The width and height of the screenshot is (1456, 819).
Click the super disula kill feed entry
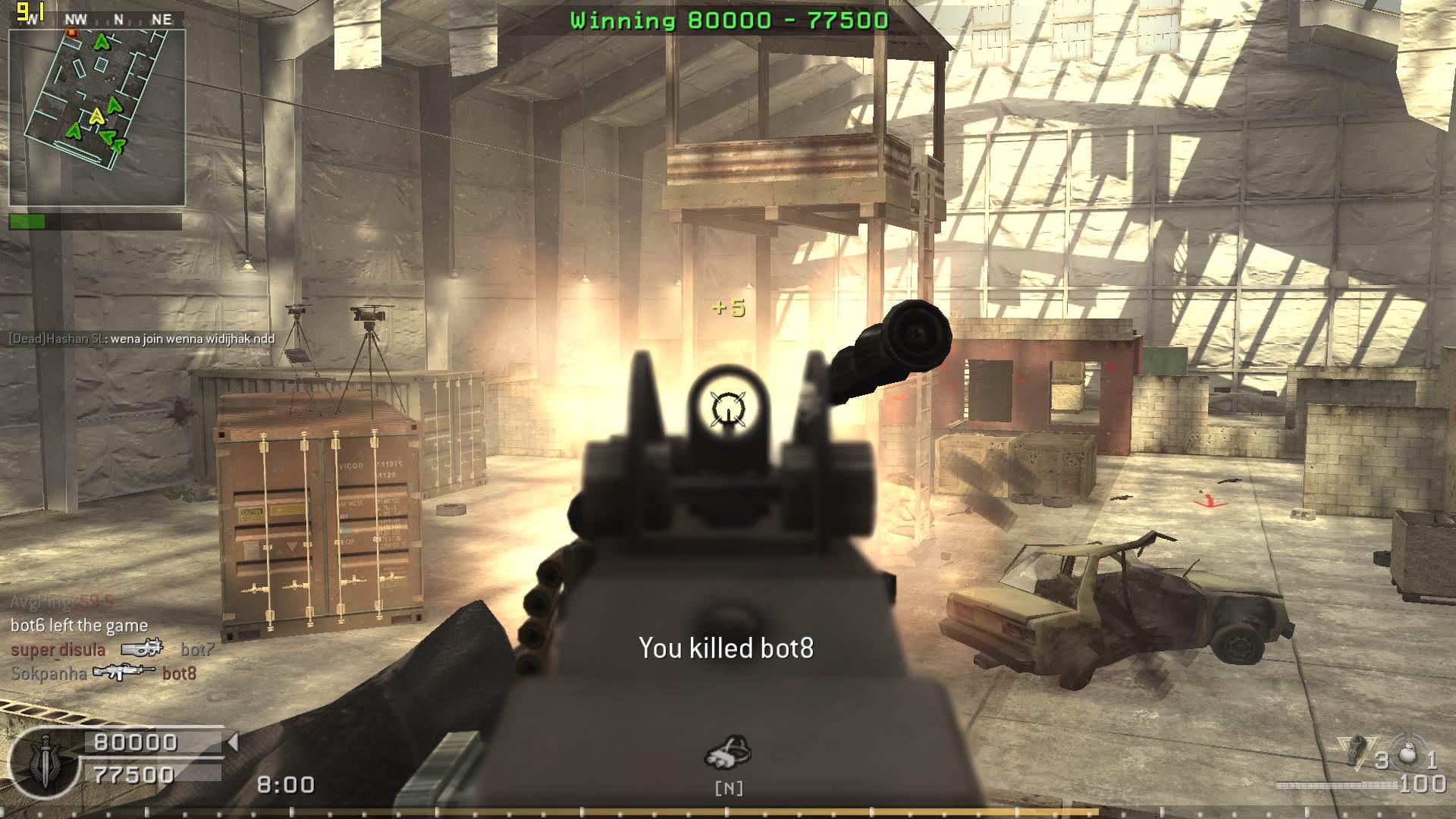pyautogui.click(x=112, y=650)
